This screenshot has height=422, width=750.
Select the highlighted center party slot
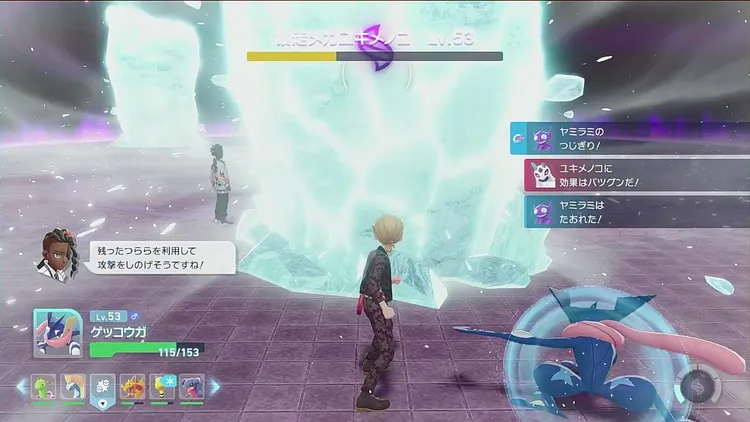[102, 387]
